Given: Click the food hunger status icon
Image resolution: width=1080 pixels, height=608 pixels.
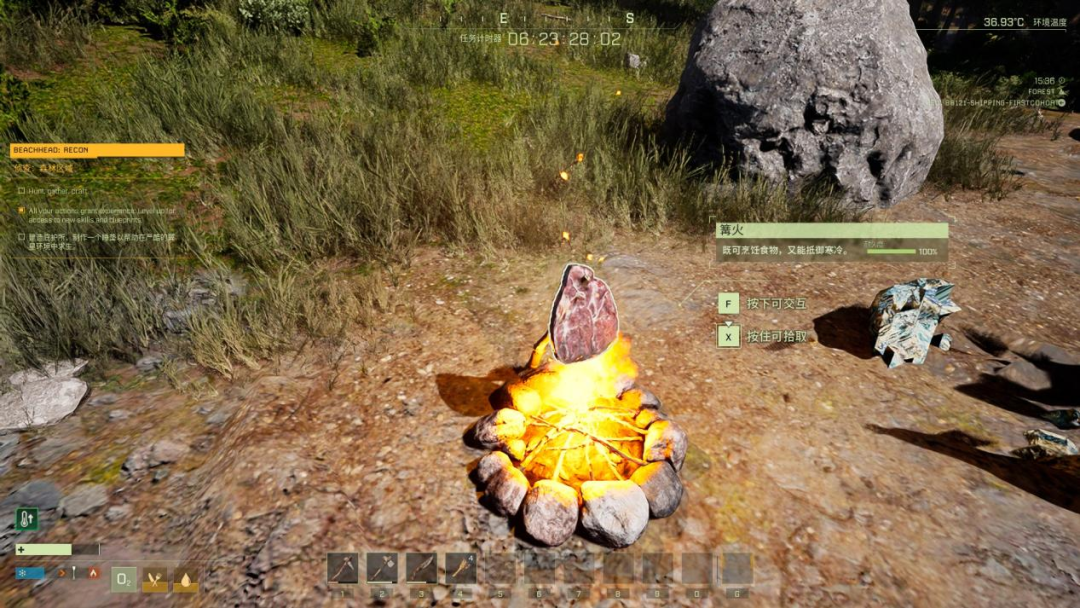Looking at the screenshot, I should coord(155,579).
